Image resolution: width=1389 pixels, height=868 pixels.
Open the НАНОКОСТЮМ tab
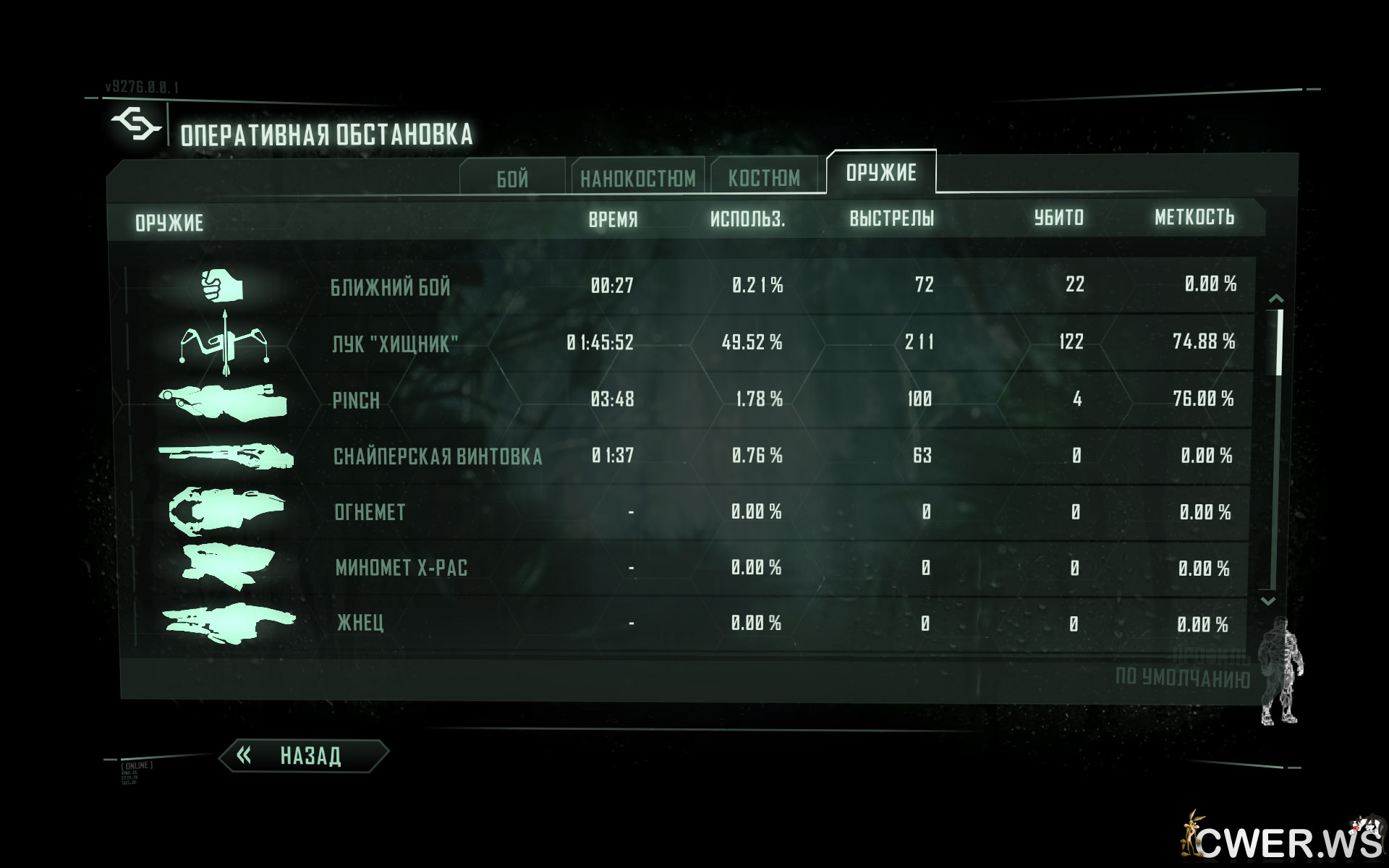tap(637, 178)
